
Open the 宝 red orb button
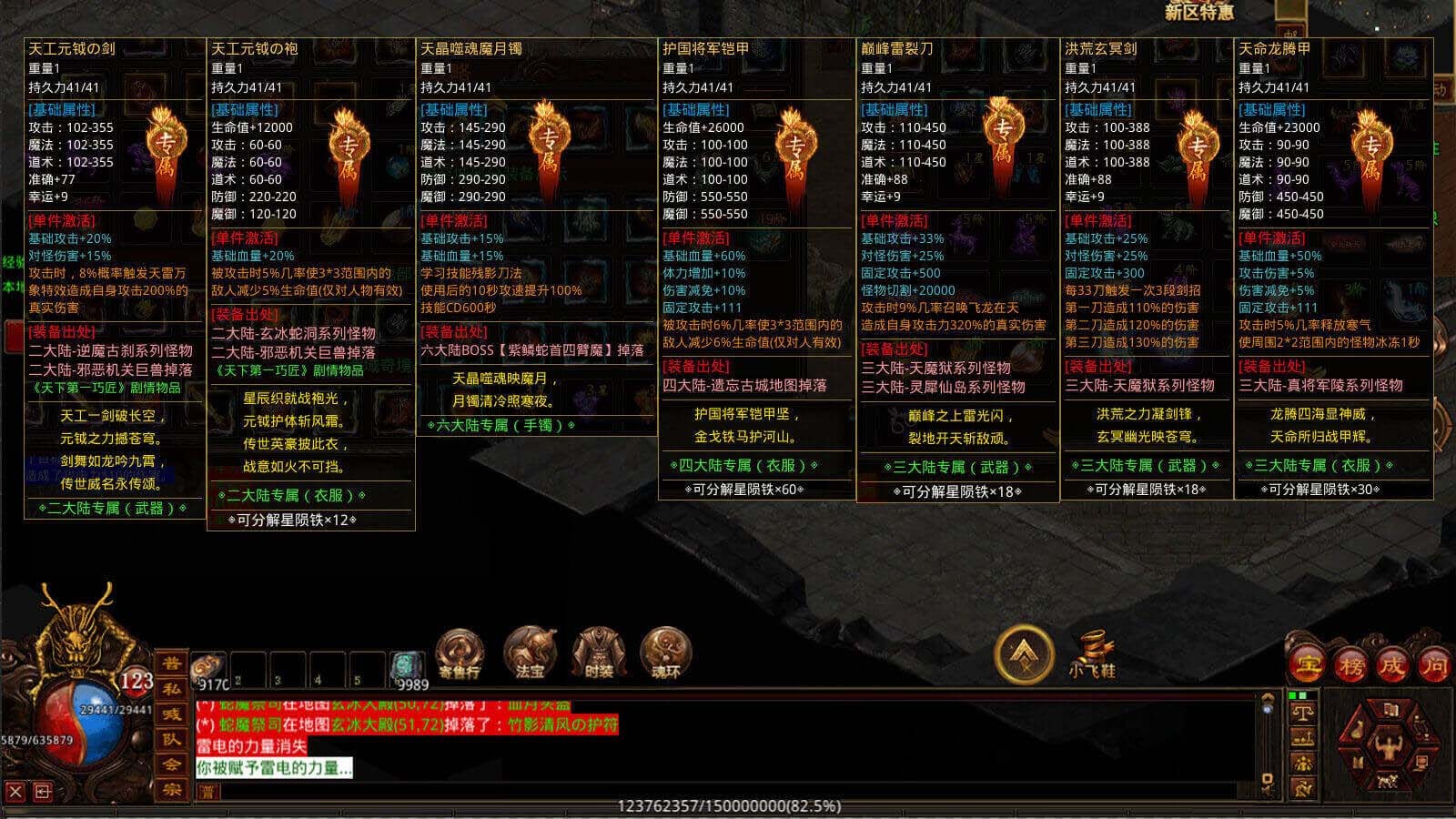1308,665
